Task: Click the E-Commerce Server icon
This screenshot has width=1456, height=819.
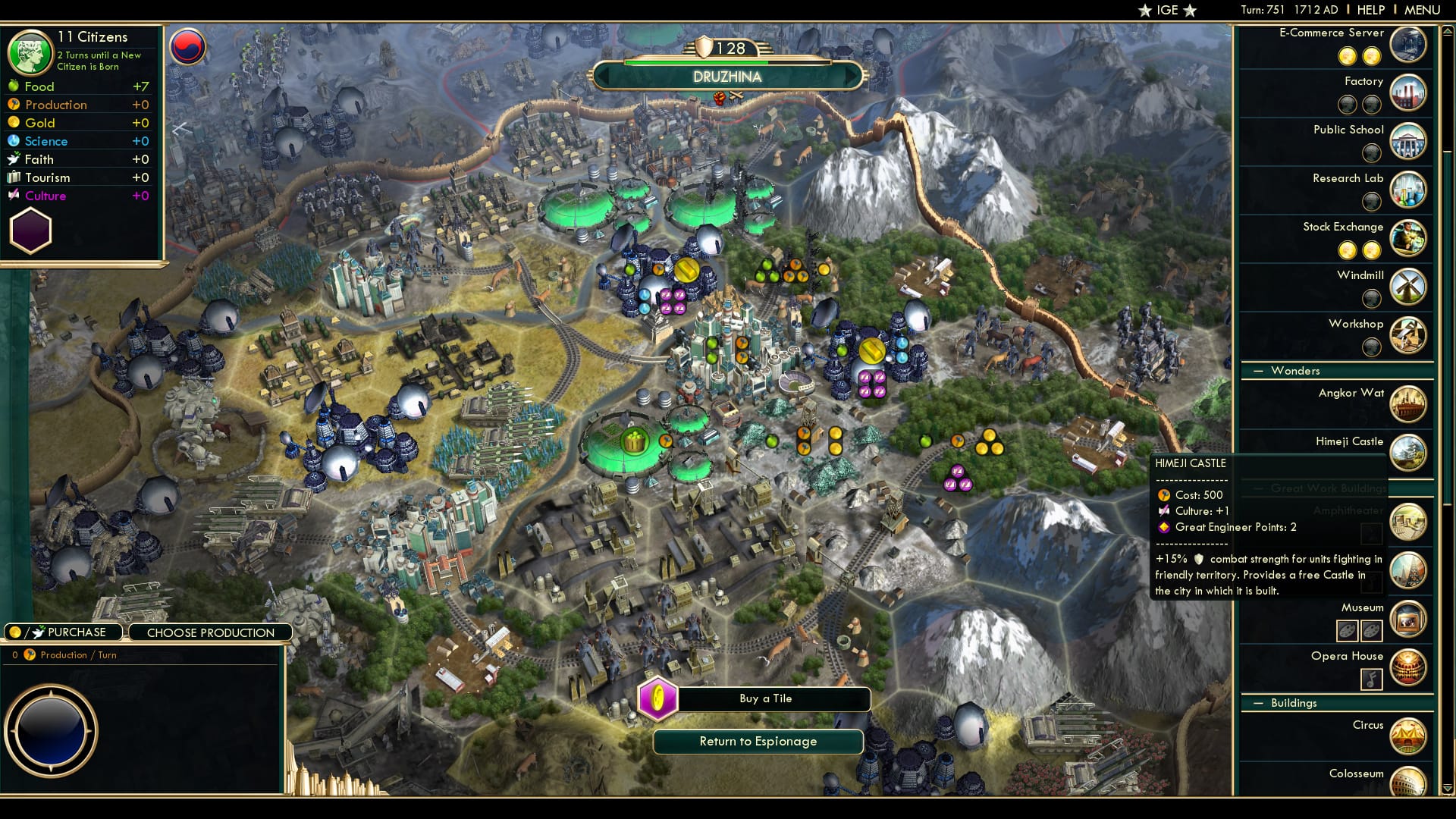Action: click(1408, 44)
